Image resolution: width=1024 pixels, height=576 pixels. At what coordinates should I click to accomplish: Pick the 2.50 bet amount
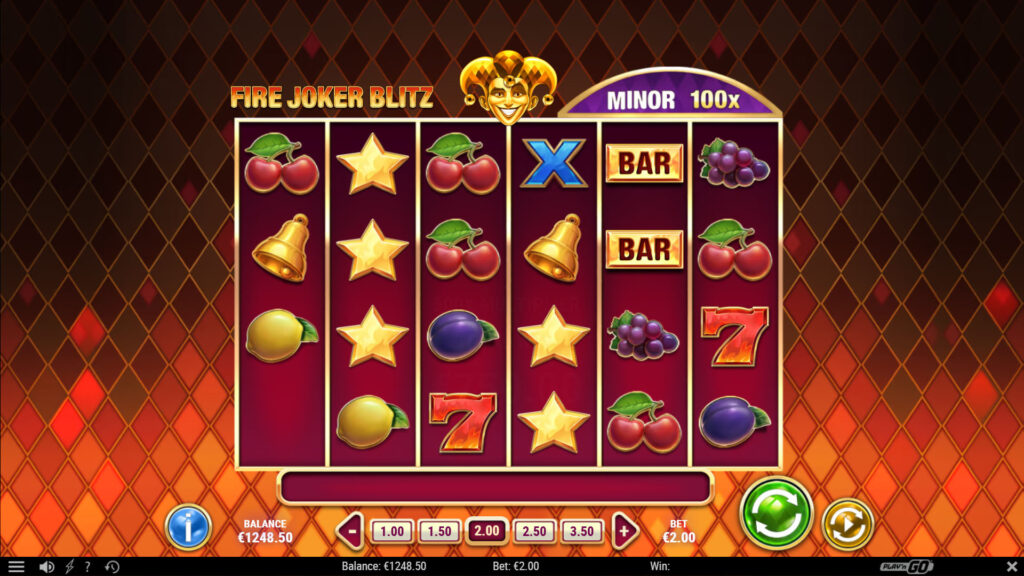(535, 531)
